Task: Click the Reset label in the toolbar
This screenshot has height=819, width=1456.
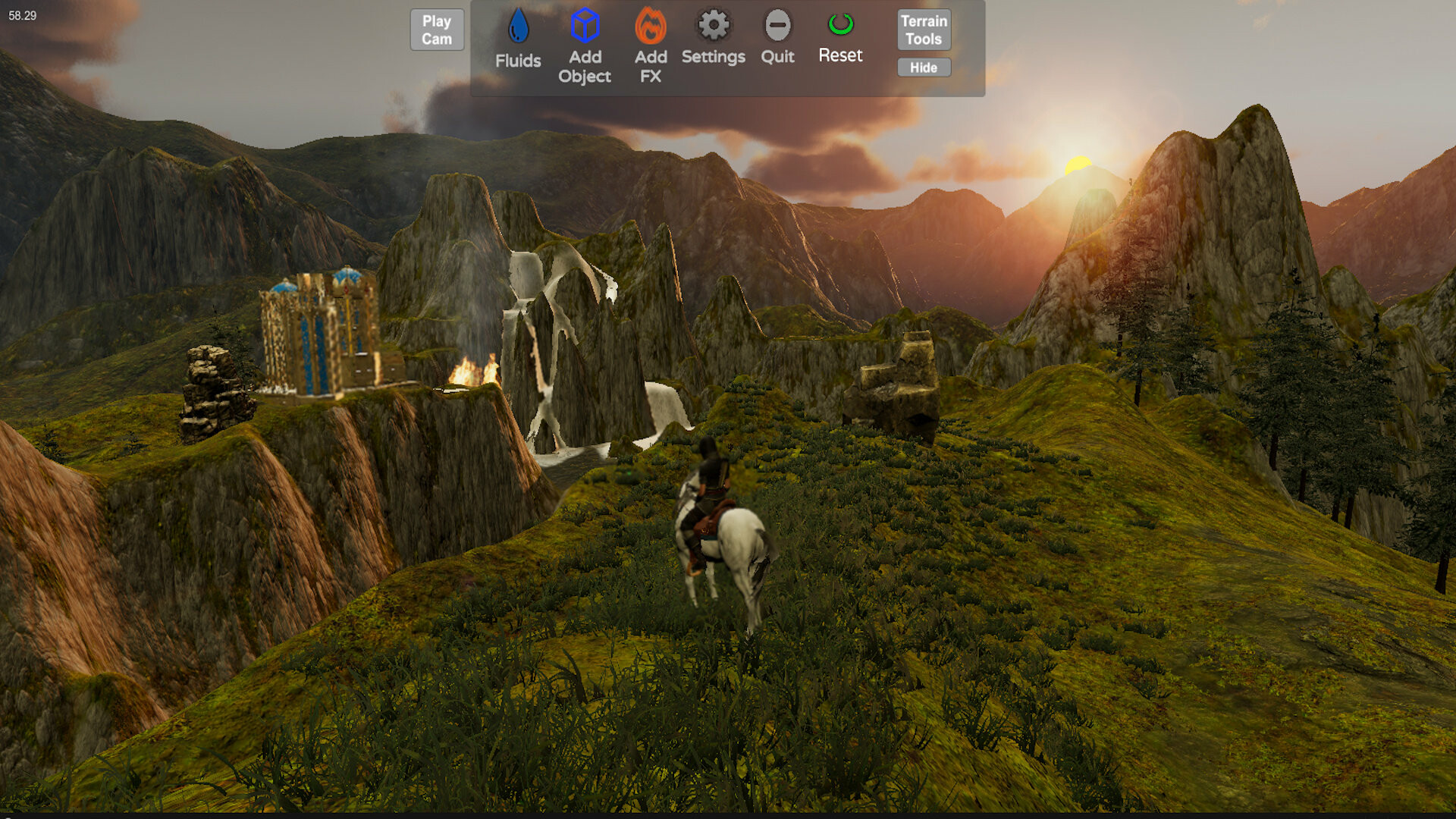Action: 839,55
